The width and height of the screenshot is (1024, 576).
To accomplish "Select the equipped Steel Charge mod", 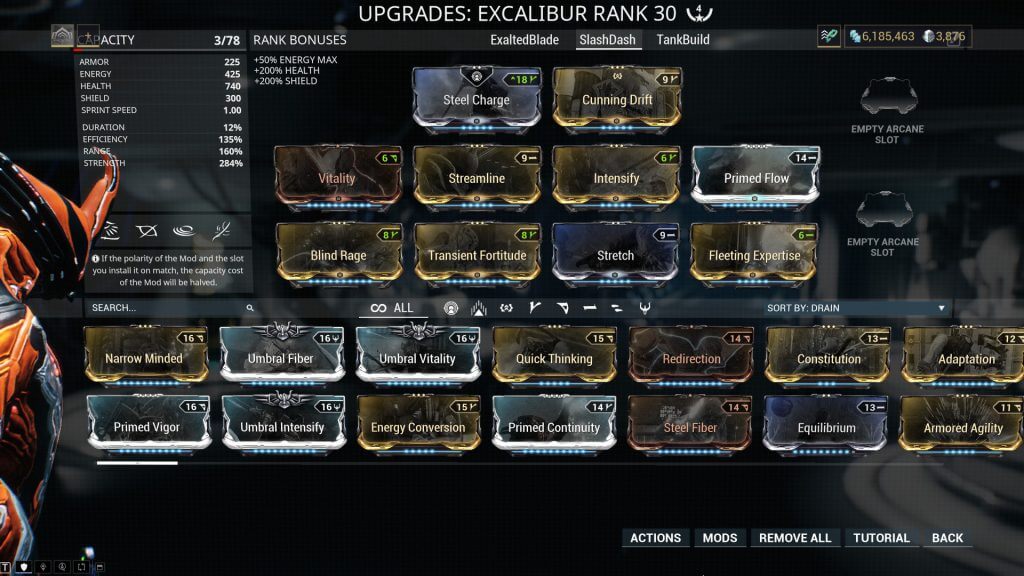I will tap(476, 99).
